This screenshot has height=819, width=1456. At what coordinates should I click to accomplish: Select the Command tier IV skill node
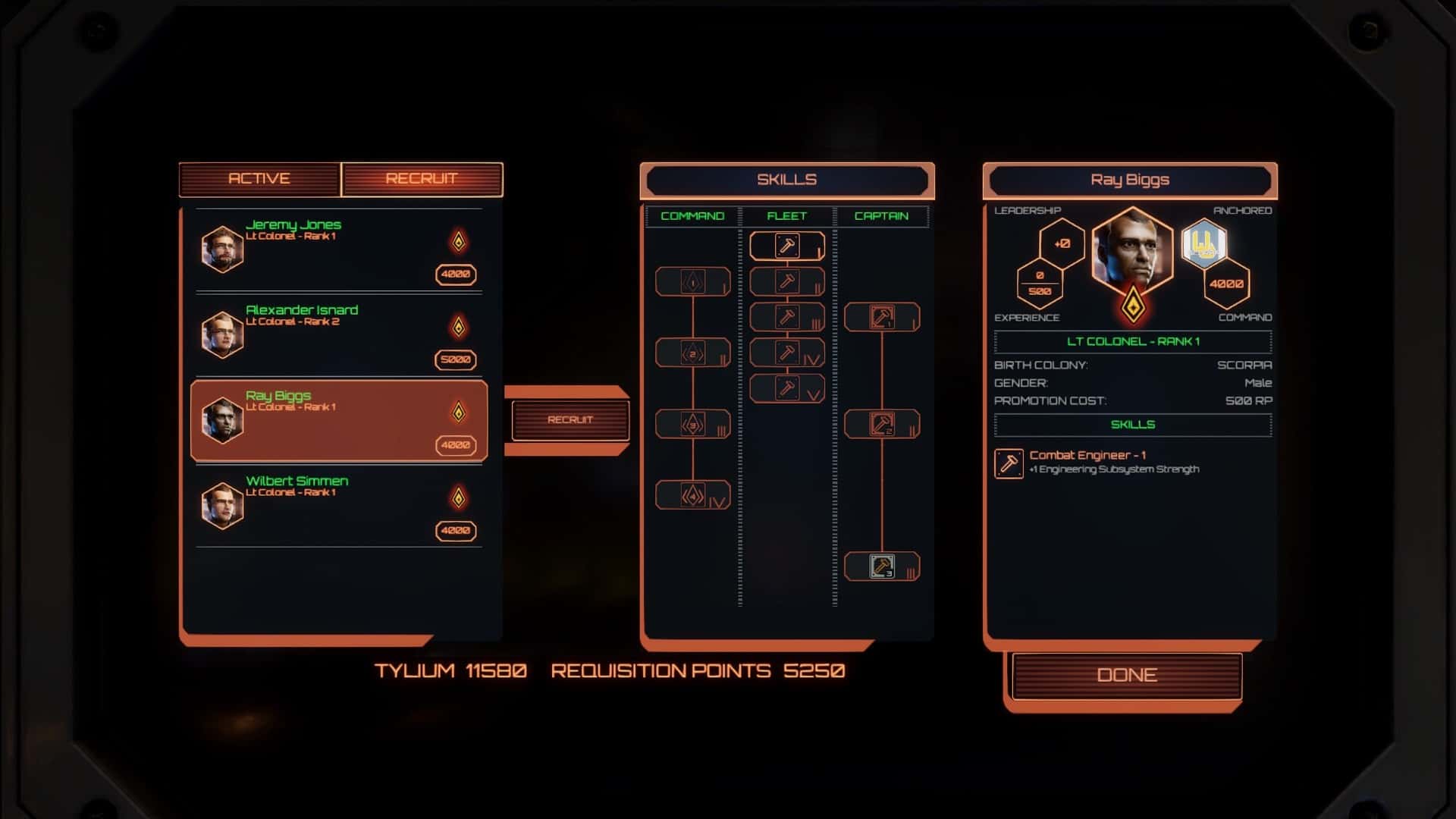pos(692,493)
